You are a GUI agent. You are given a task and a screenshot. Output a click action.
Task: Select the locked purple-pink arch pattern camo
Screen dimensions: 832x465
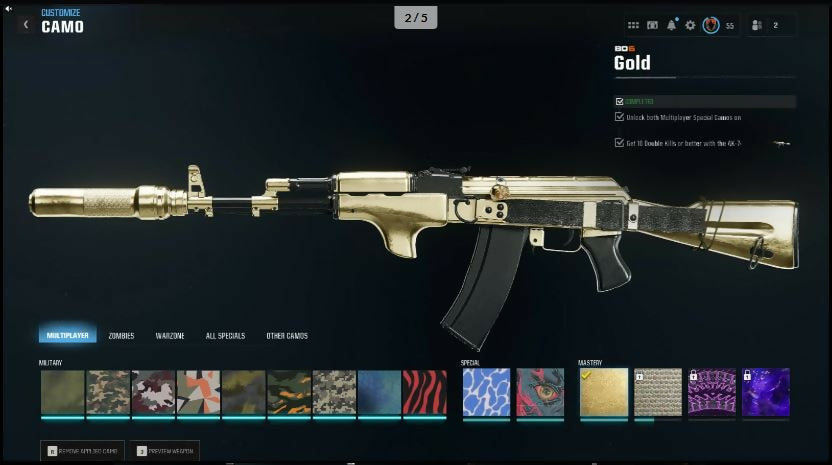tap(712, 392)
